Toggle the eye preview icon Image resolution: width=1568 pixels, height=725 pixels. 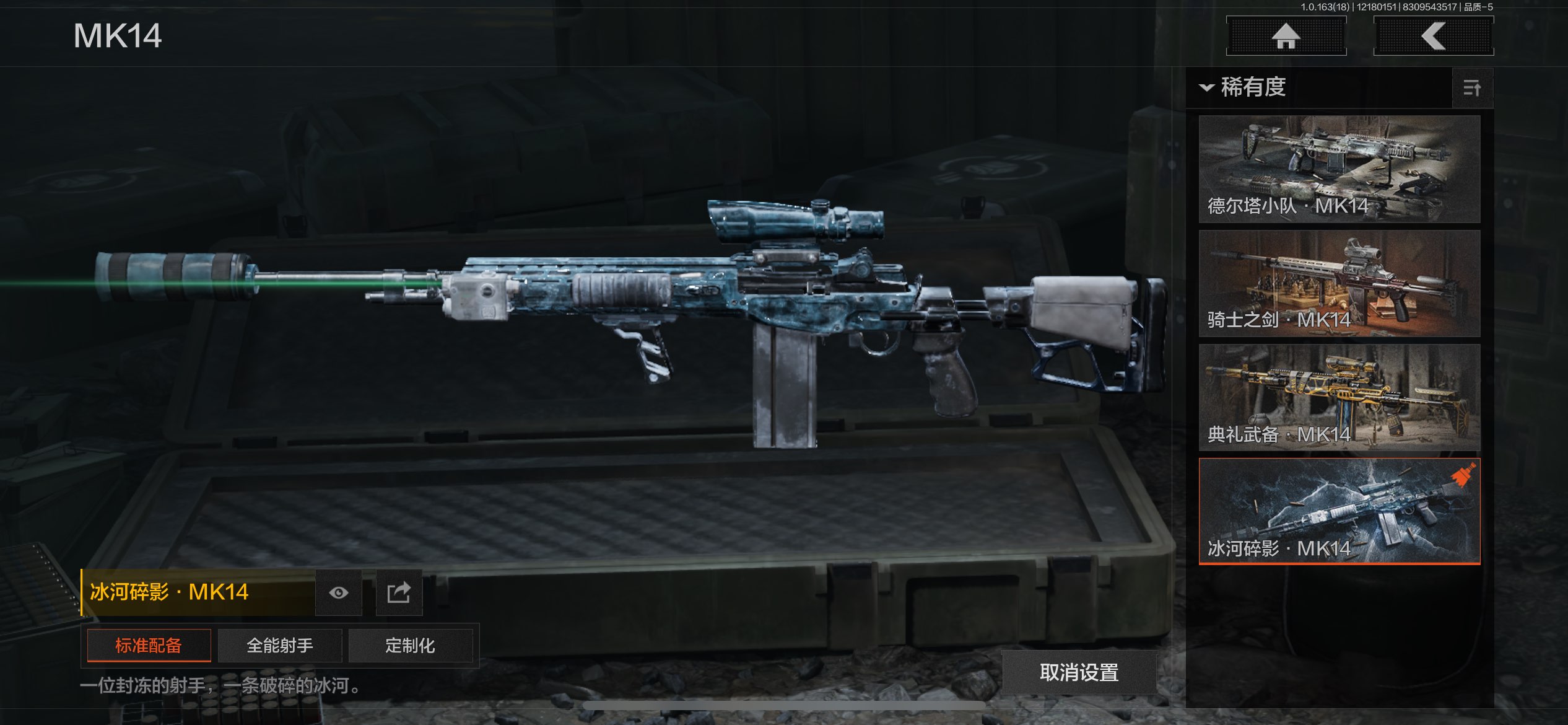point(338,593)
